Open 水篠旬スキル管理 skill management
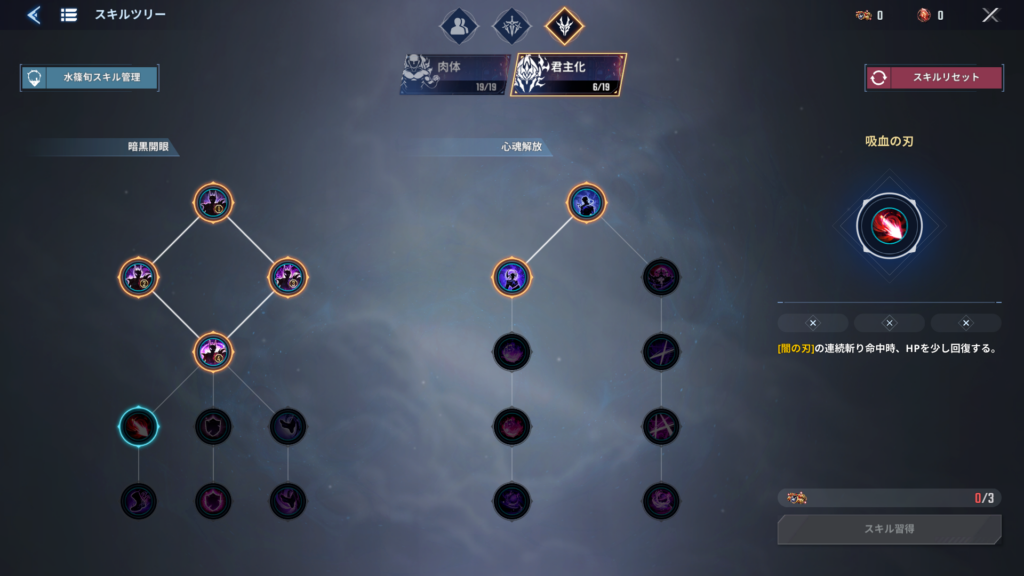The height and width of the screenshot is (576, 1024). (x=89, y=78)
